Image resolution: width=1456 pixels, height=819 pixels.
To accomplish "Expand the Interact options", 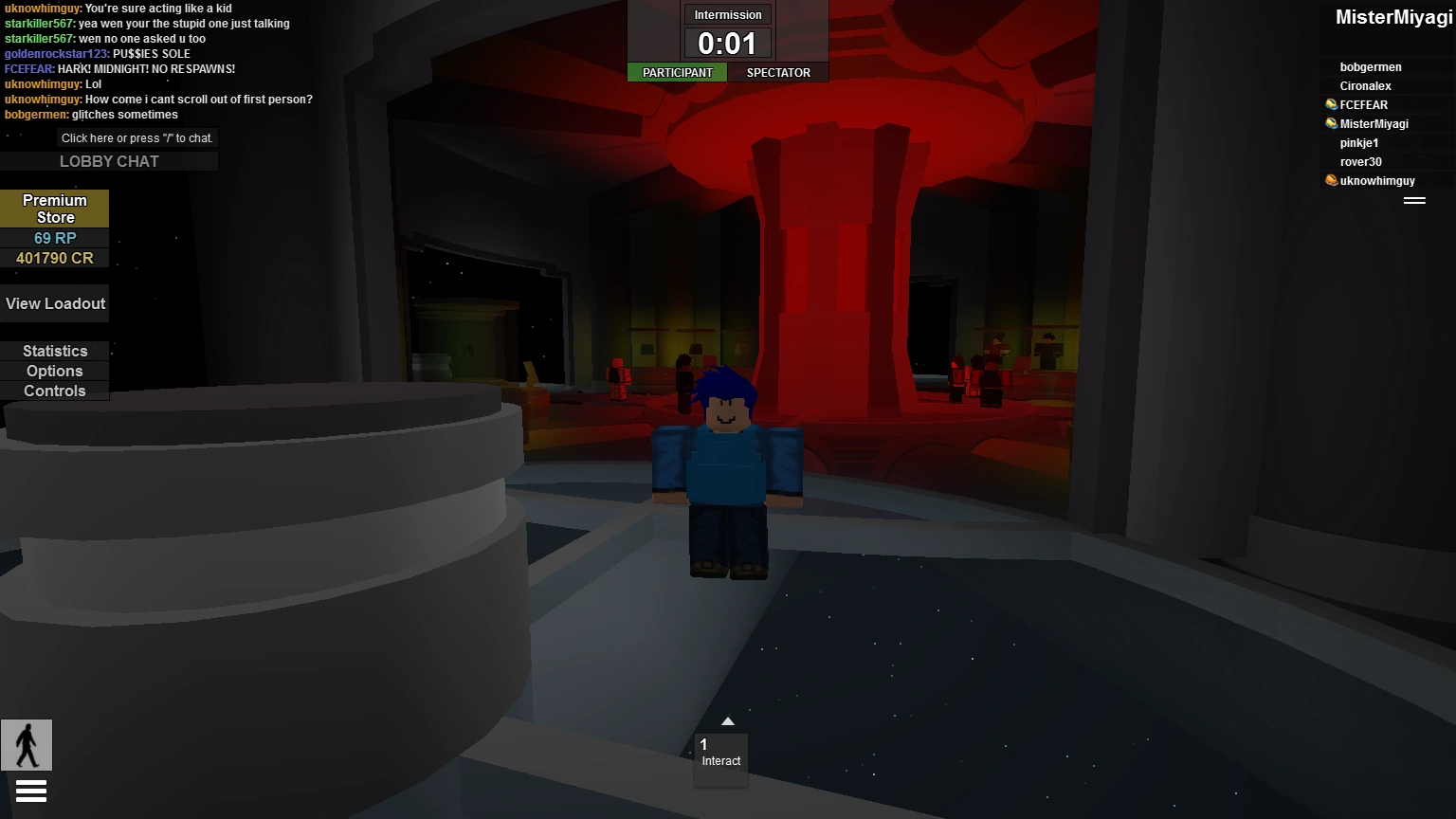I will pyautogui.click(x=720, y=758).
